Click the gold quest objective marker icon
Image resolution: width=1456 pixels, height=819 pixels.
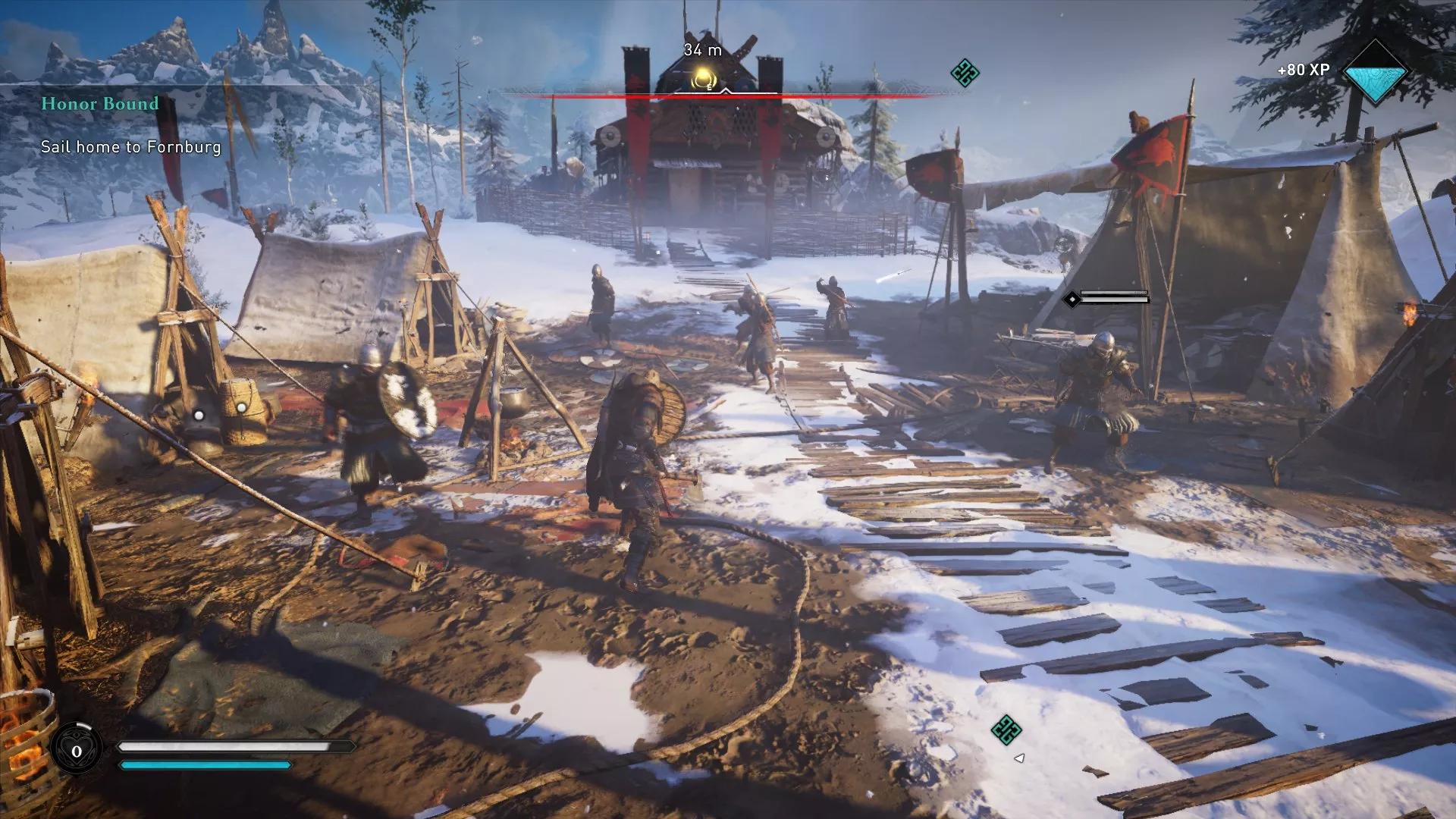coord(702,78)
